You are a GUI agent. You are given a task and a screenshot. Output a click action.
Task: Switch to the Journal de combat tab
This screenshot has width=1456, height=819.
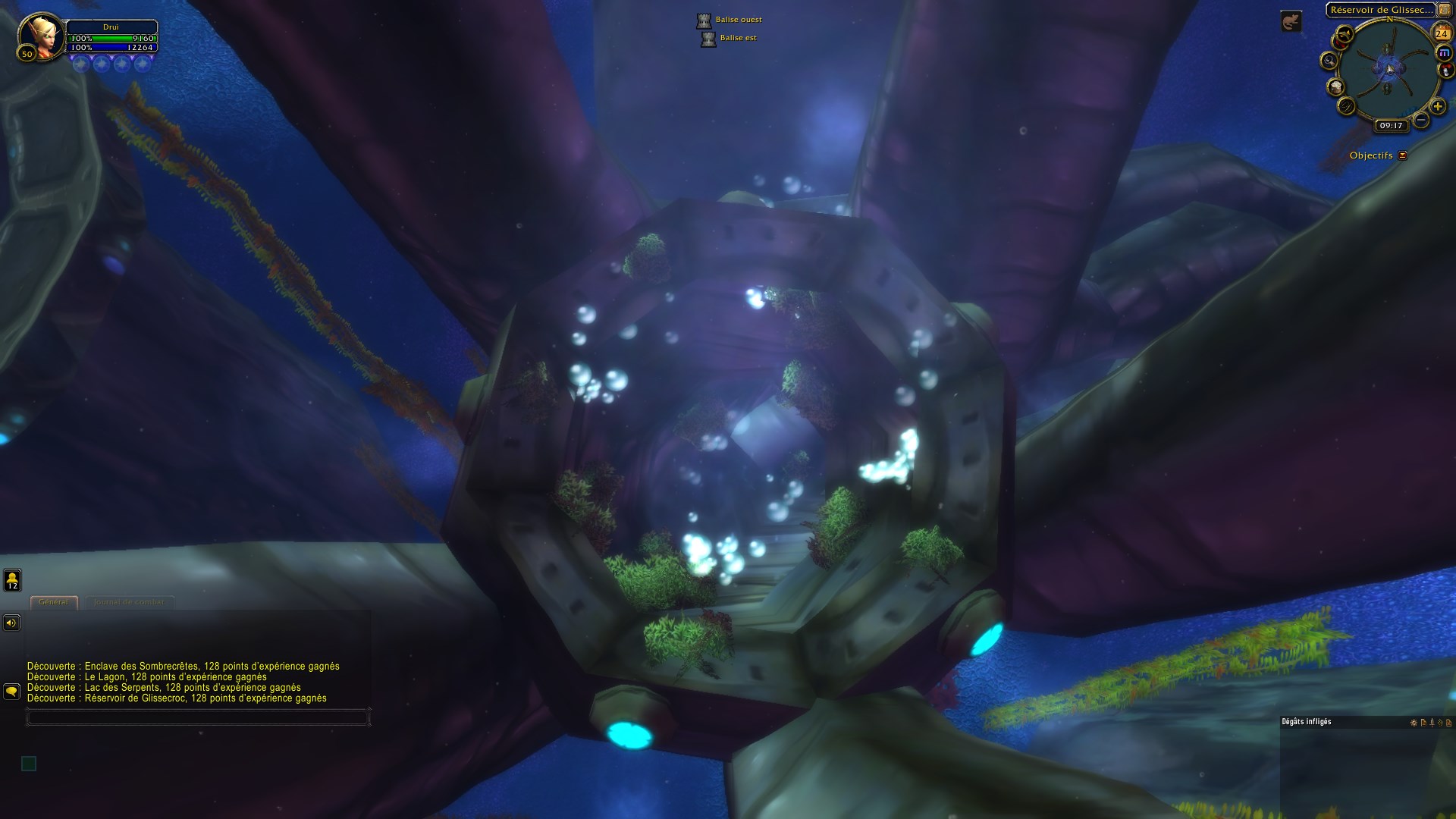[129, 603]
